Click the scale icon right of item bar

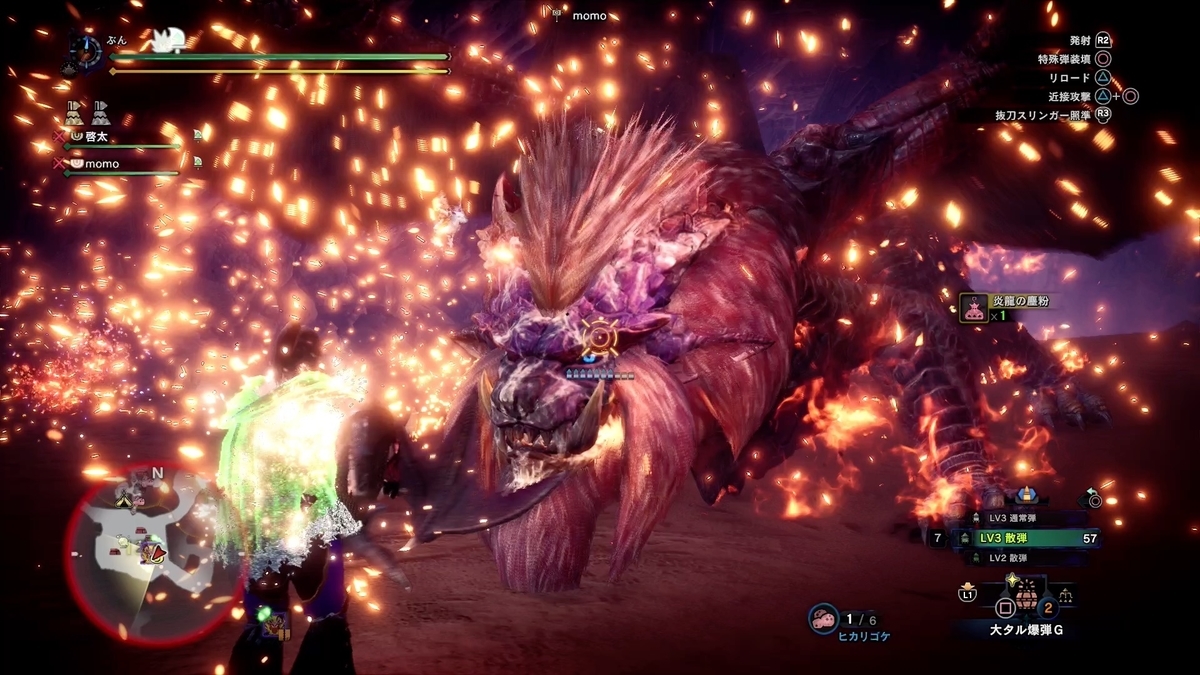[1065, 596]
